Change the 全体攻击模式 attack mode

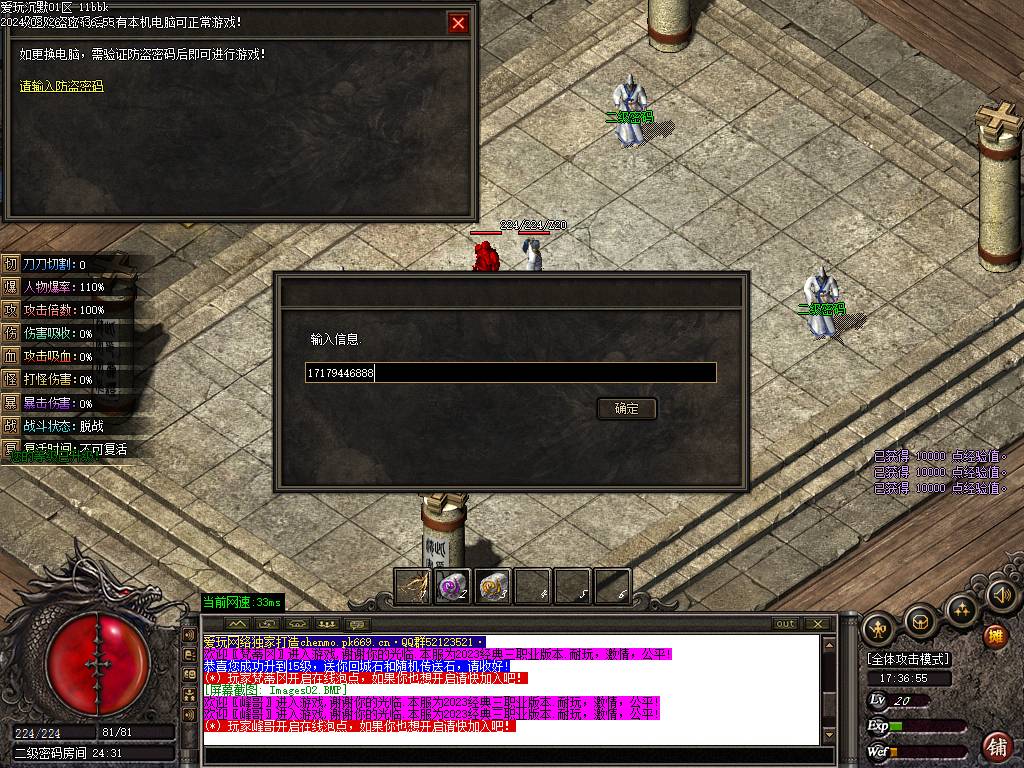click(x=908, y=659)
